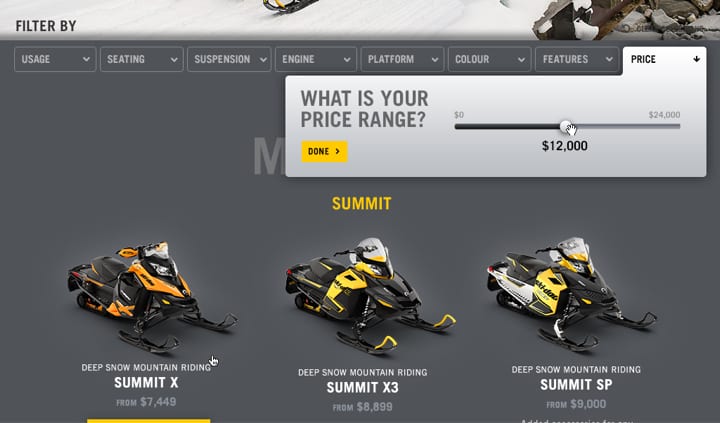This screenshot has height=423, width=720.
Task: Show the Platform filter options
Action: point(402,60)
